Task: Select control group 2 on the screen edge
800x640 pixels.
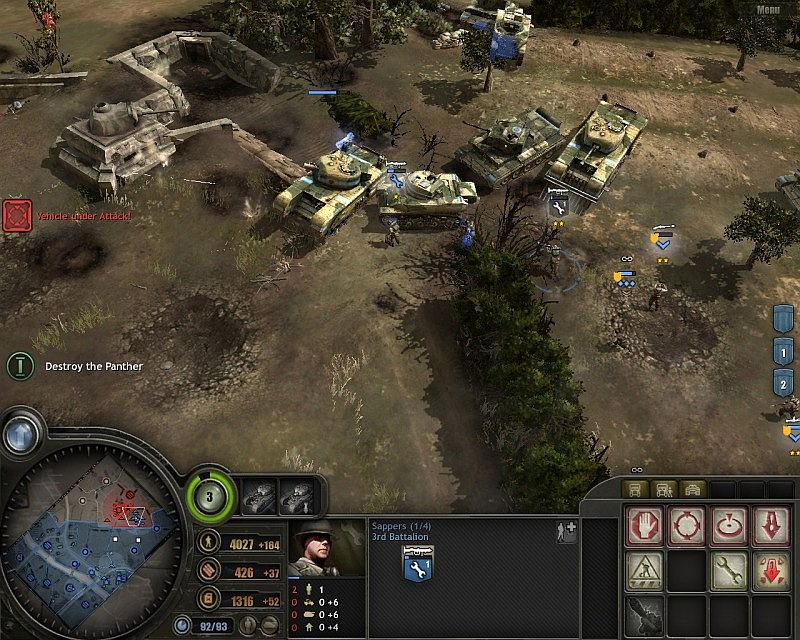Action: 784,383
